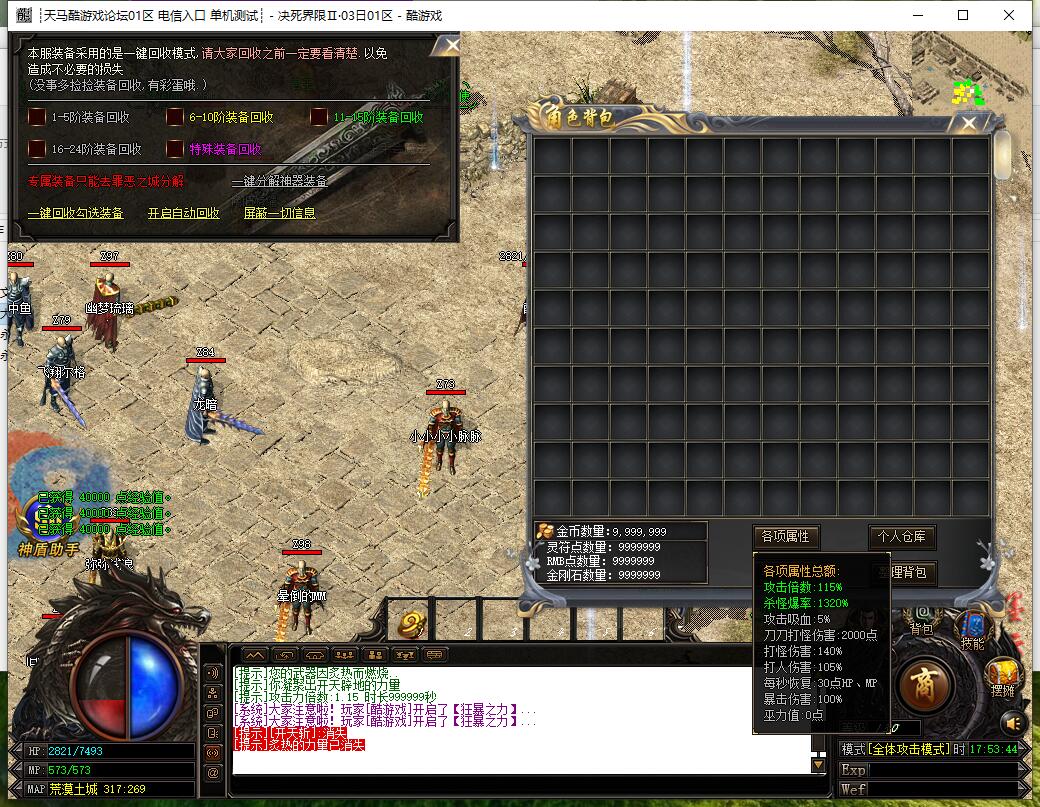
Task: Open the 摆摊 stall treasure chest icon
Action: tap(1003, 673)
